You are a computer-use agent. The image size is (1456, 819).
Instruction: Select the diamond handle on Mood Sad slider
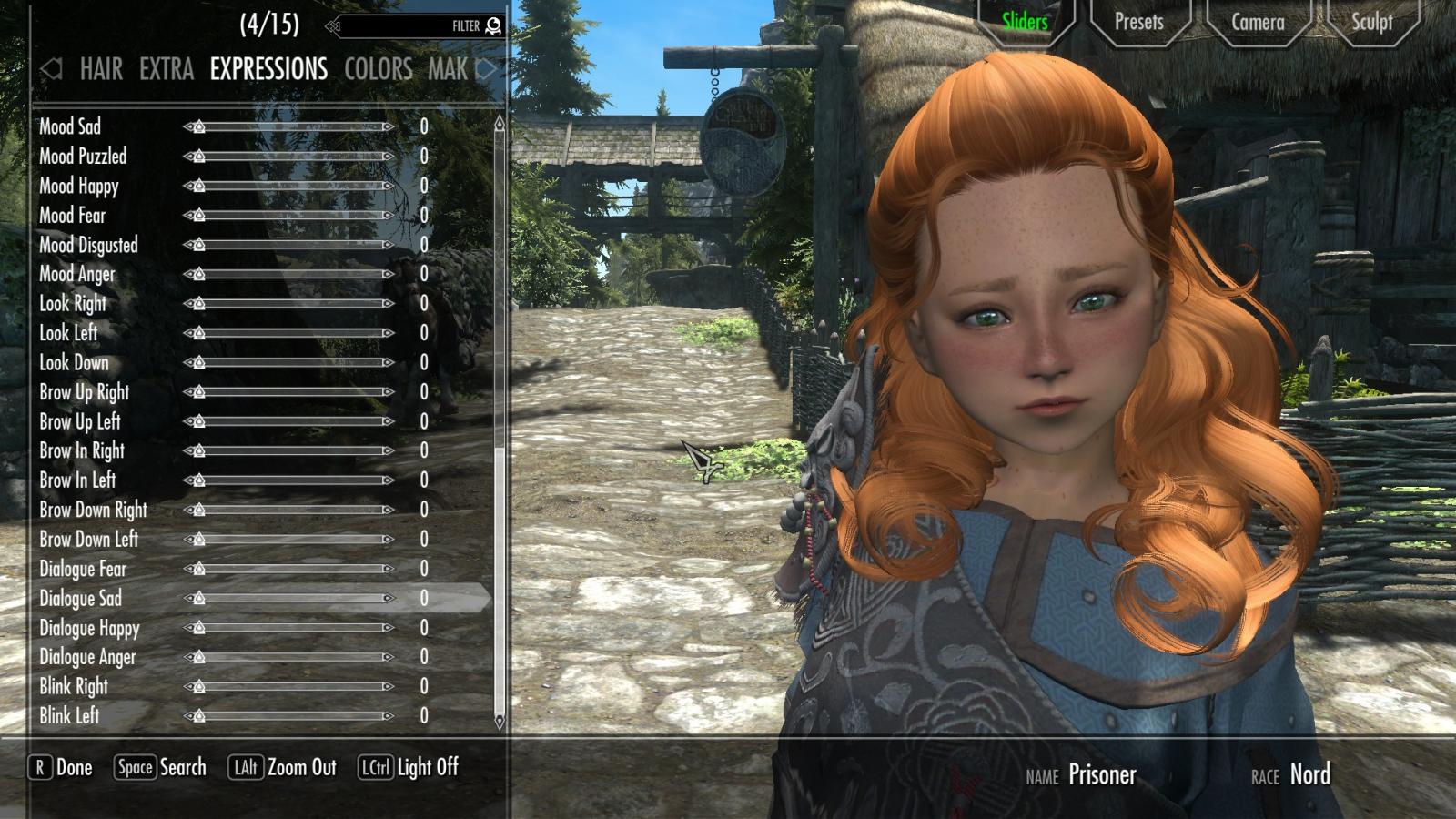(x=198, y=127)
